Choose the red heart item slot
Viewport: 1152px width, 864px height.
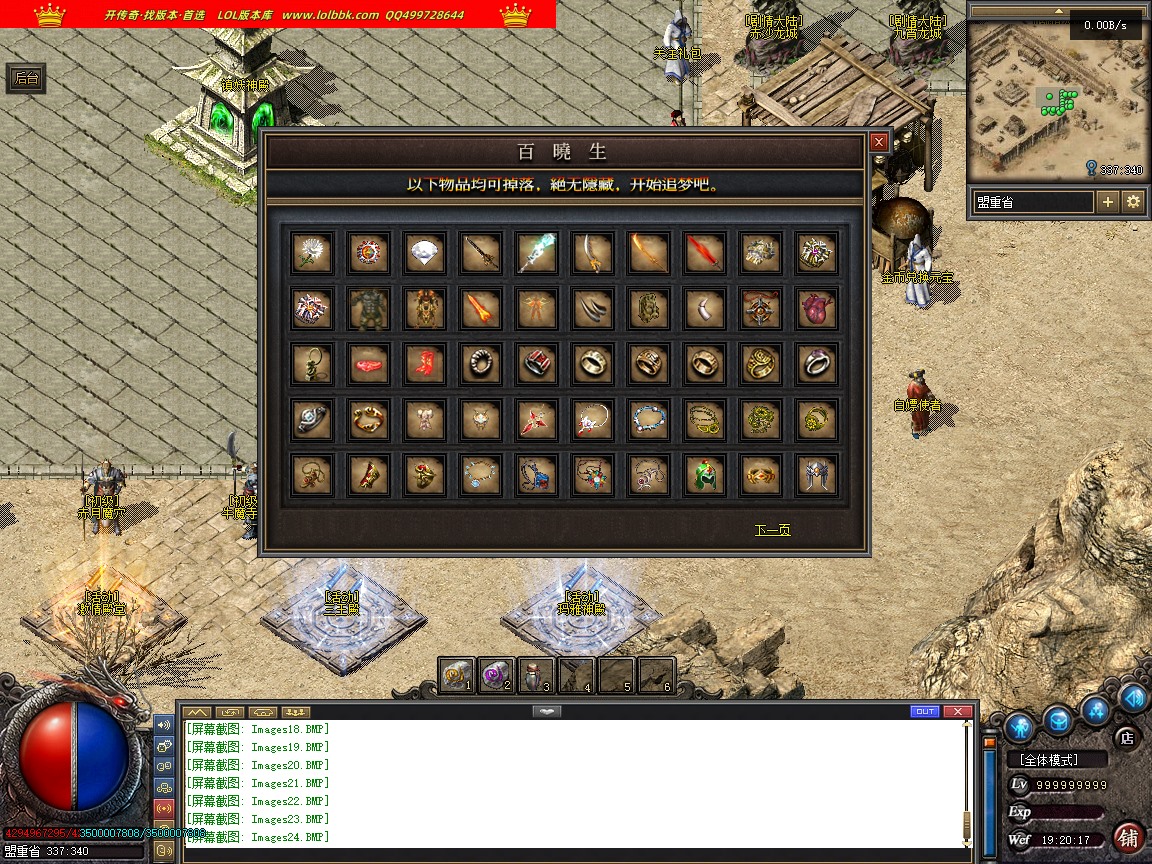[x=816, y=309]
